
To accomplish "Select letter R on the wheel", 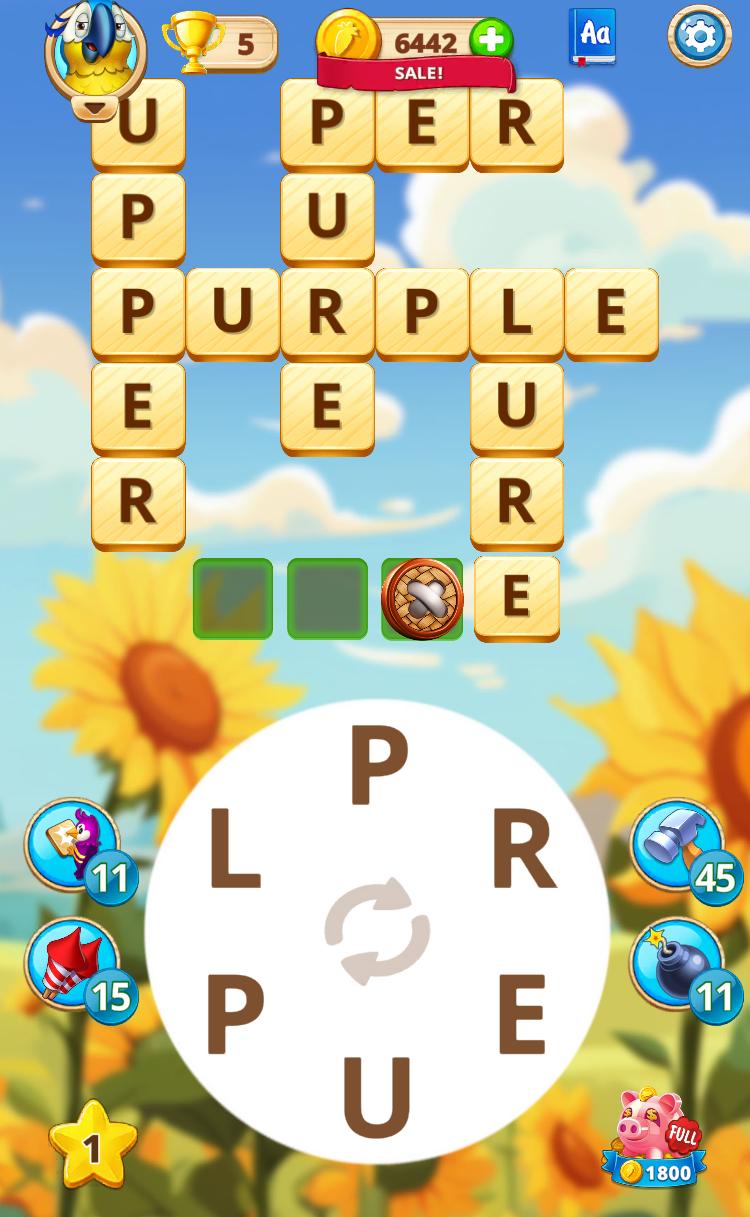I will tap(523, 852).
